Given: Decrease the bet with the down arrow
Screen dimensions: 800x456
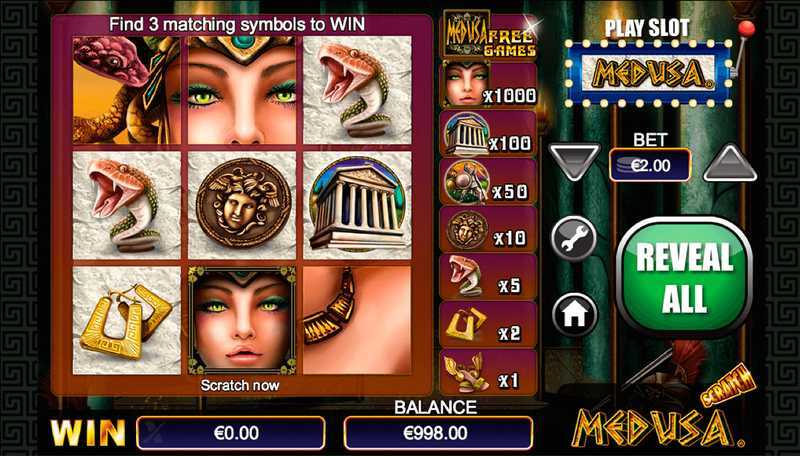Looking at the screenshot, I should click(x=575, y=161).
